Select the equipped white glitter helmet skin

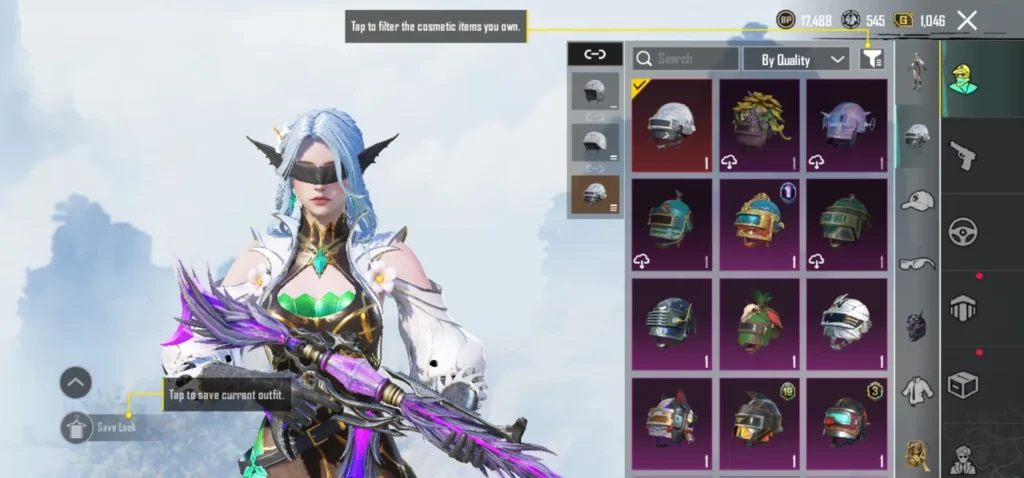(672, 125)
